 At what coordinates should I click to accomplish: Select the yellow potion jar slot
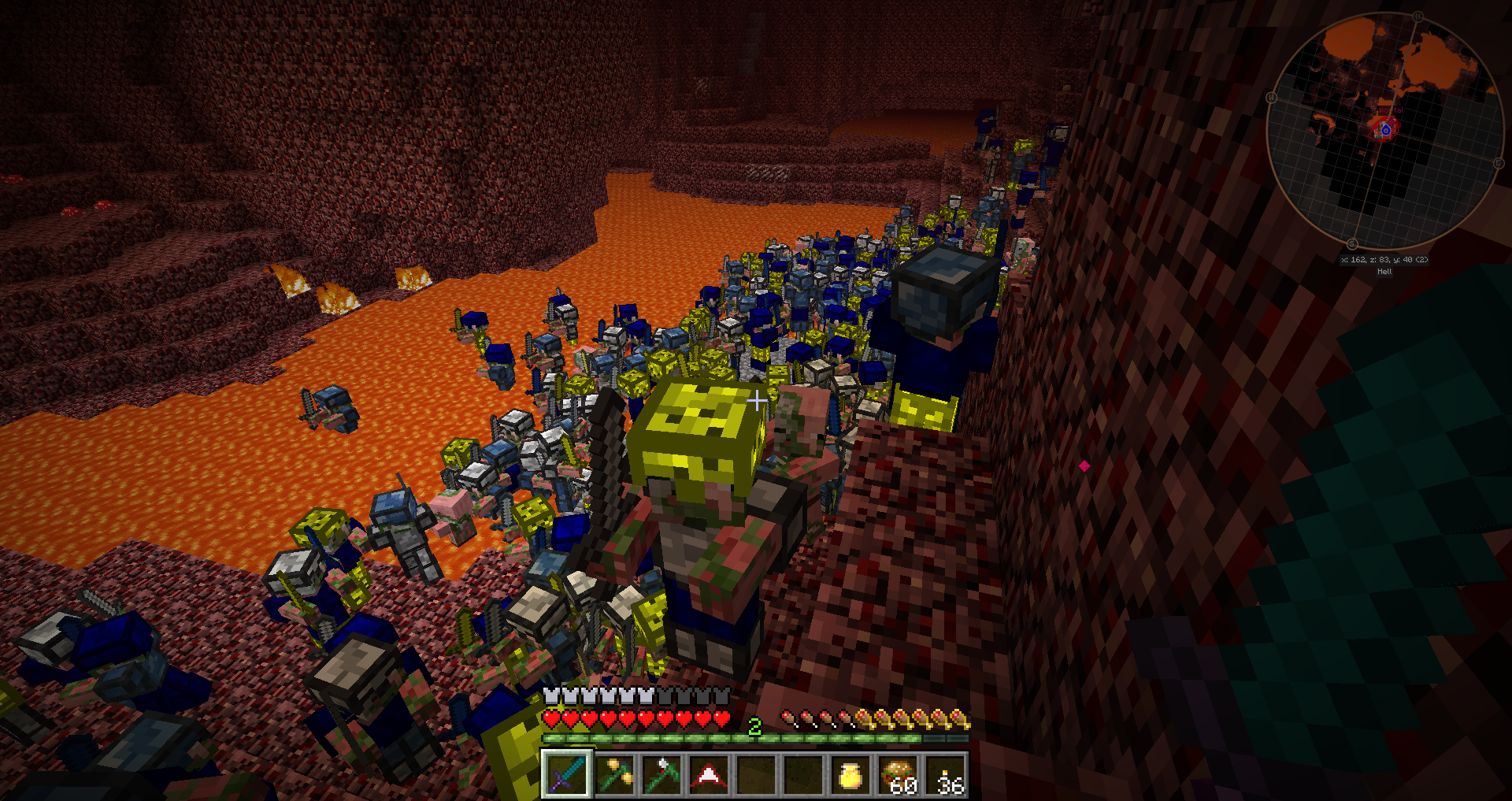tap(850, 774)
